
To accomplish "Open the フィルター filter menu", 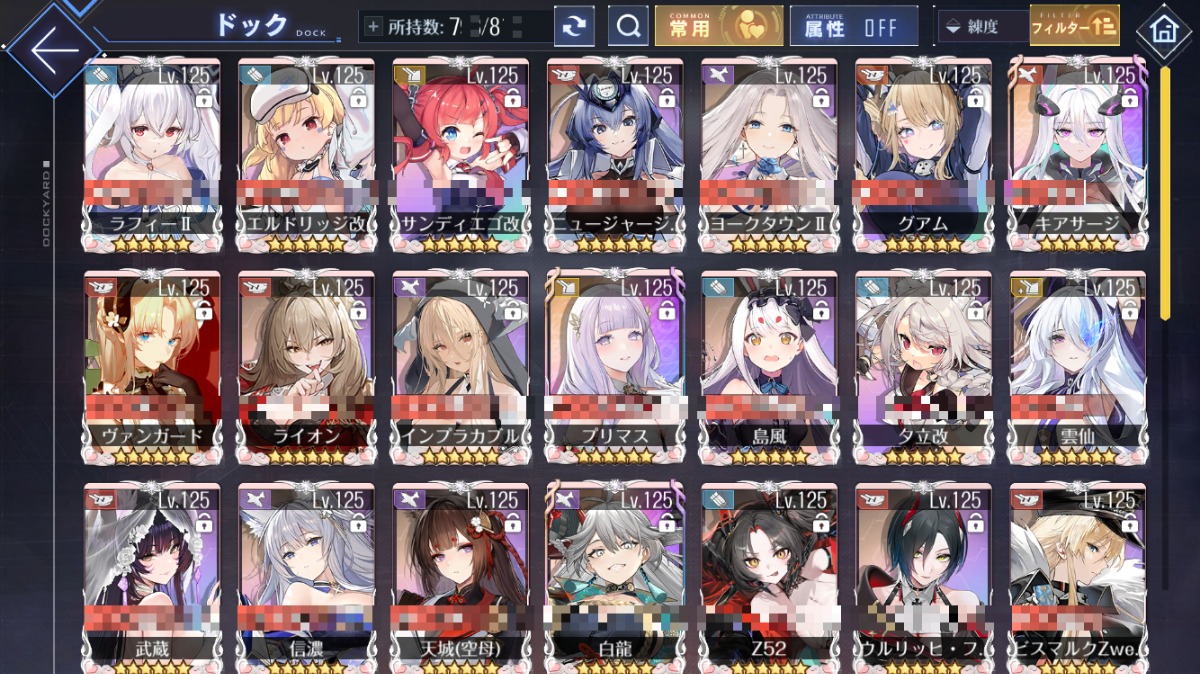I will 1074,26.
